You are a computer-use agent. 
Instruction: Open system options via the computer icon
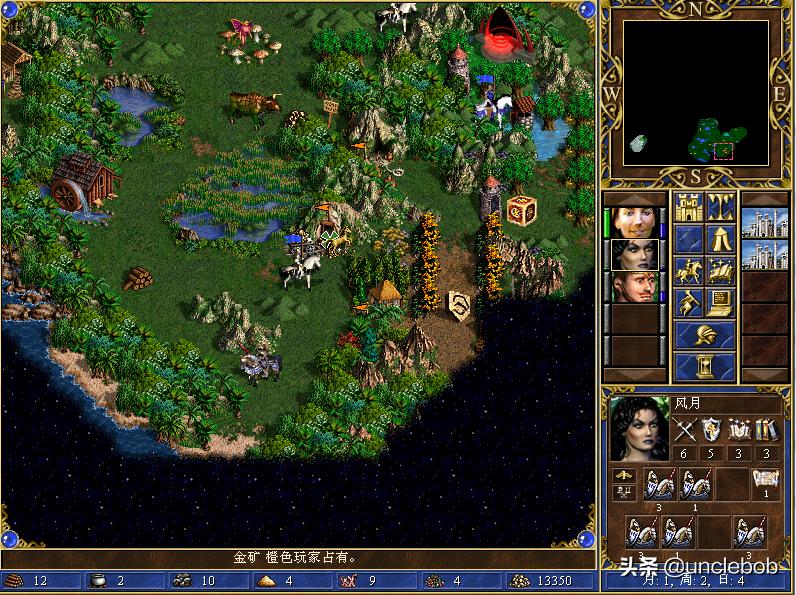(x=721, y=302)
